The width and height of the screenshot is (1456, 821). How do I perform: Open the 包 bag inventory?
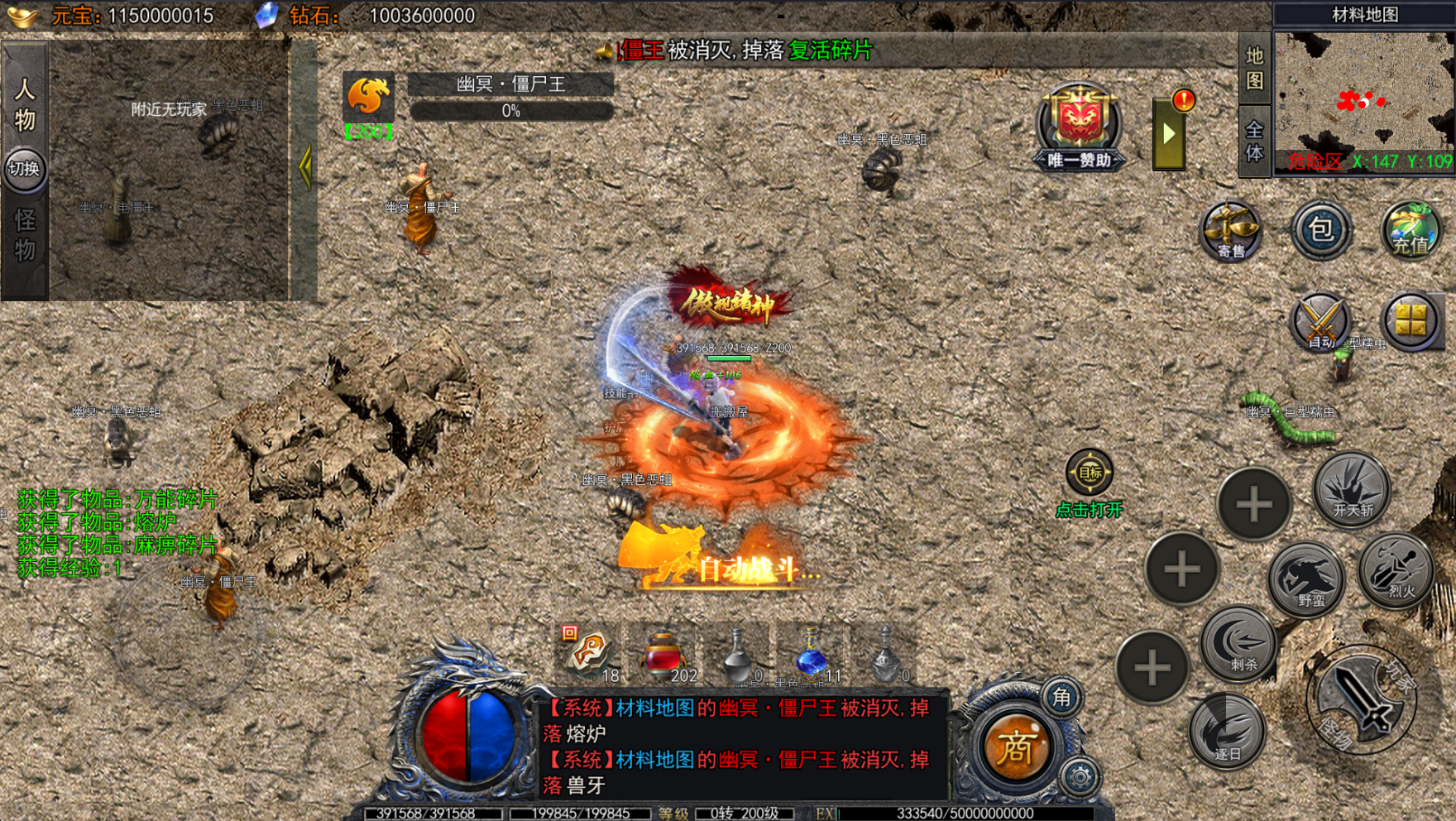[x=1321, y=229]
